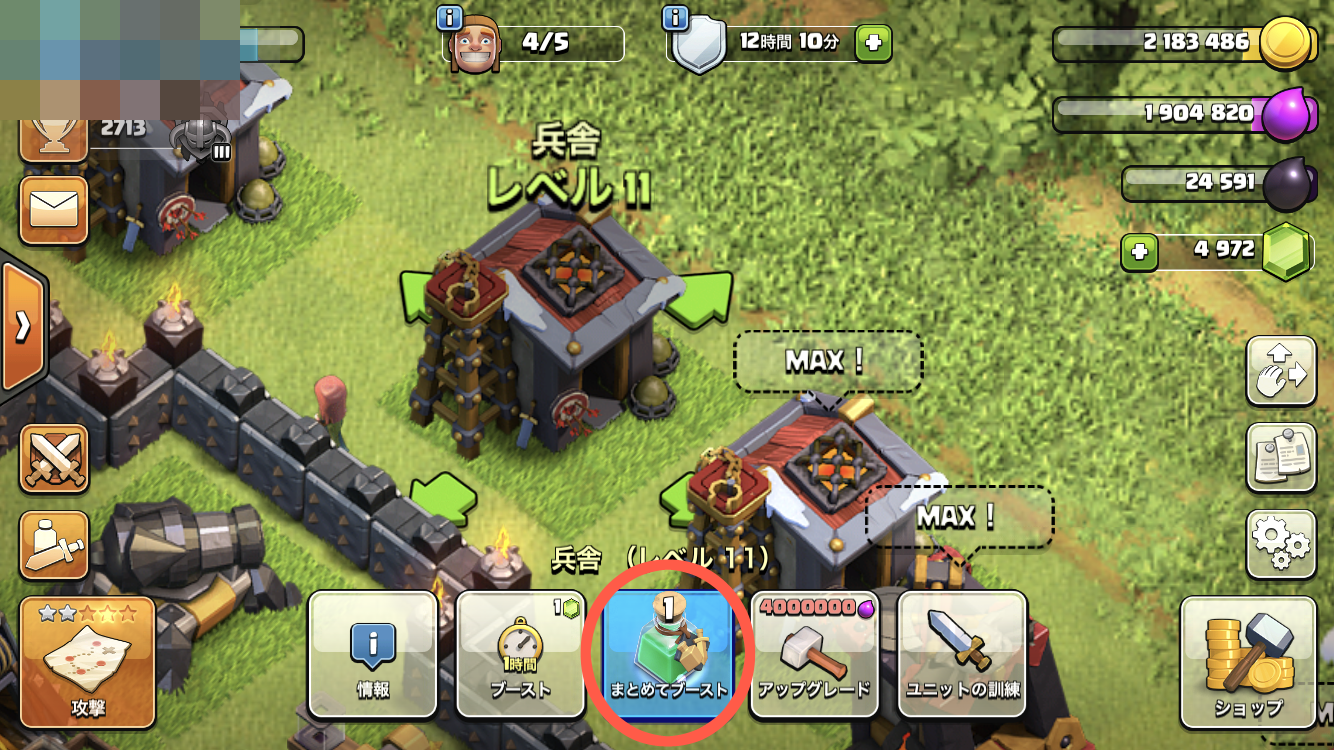Start an attack with the 攻撃 map button
Image resolution: width=1334 pixels, height=750 pixels.
(87, 662)
